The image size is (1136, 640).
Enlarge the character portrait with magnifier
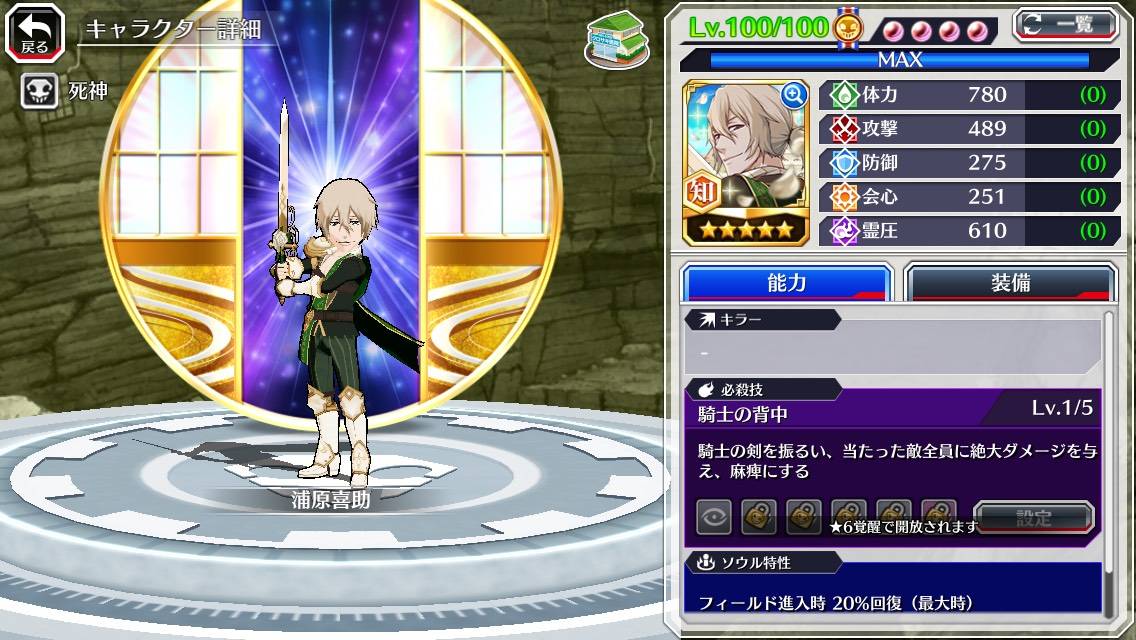(x=794, y=95)
